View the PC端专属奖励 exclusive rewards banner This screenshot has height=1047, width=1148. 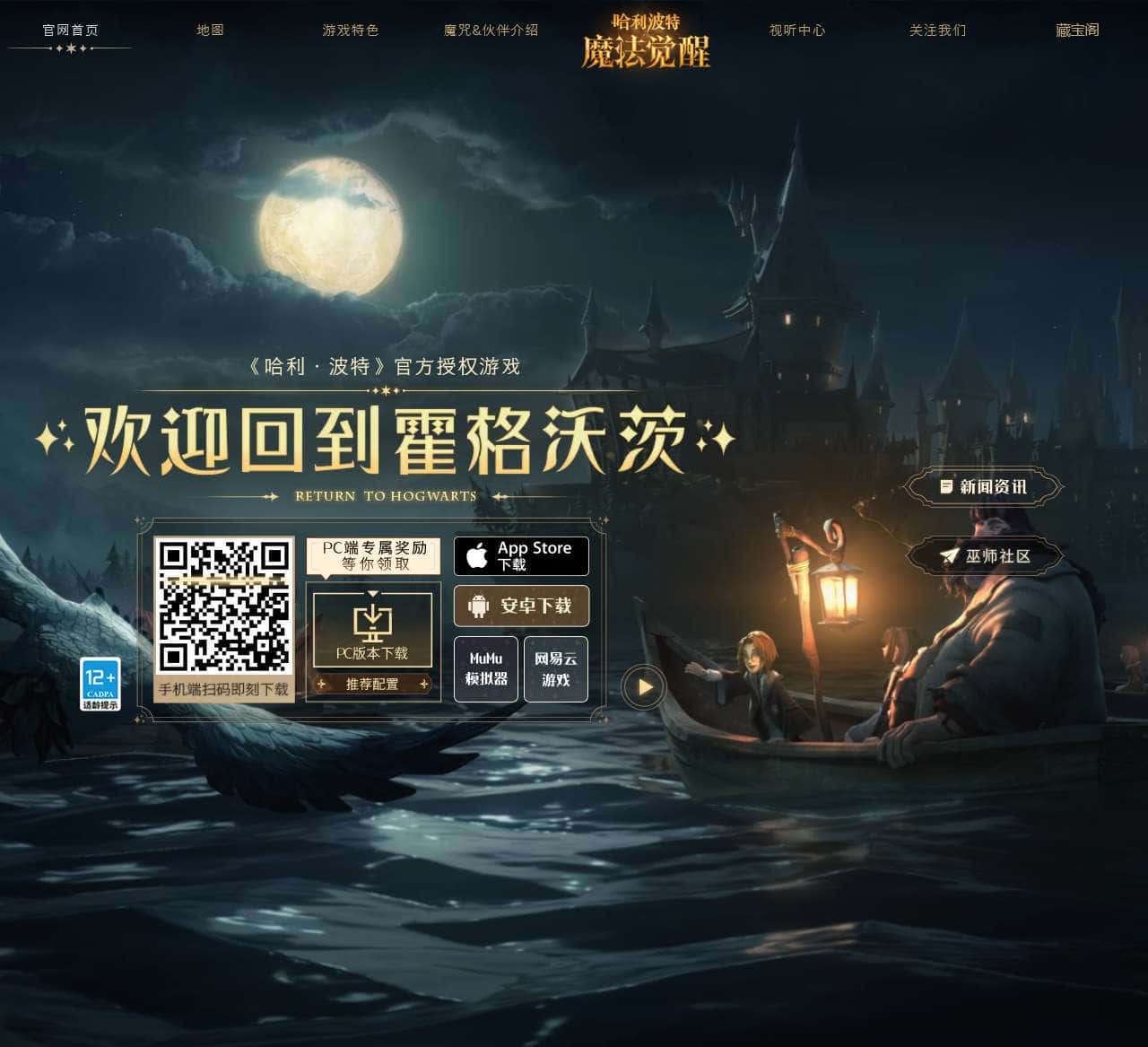(x=374, y=554)
